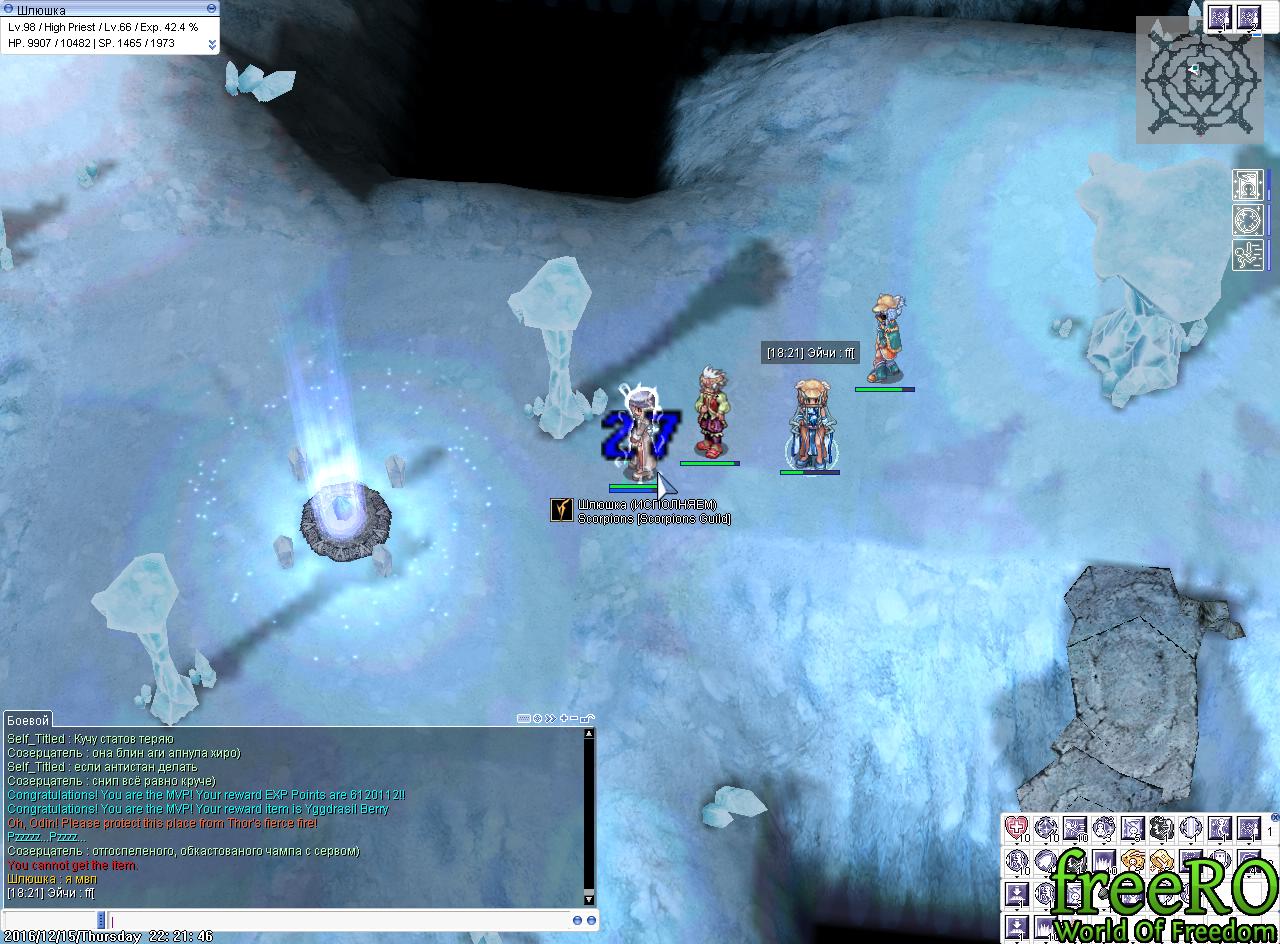Minimize the Шлюшка basic info window

click(211, 8)
